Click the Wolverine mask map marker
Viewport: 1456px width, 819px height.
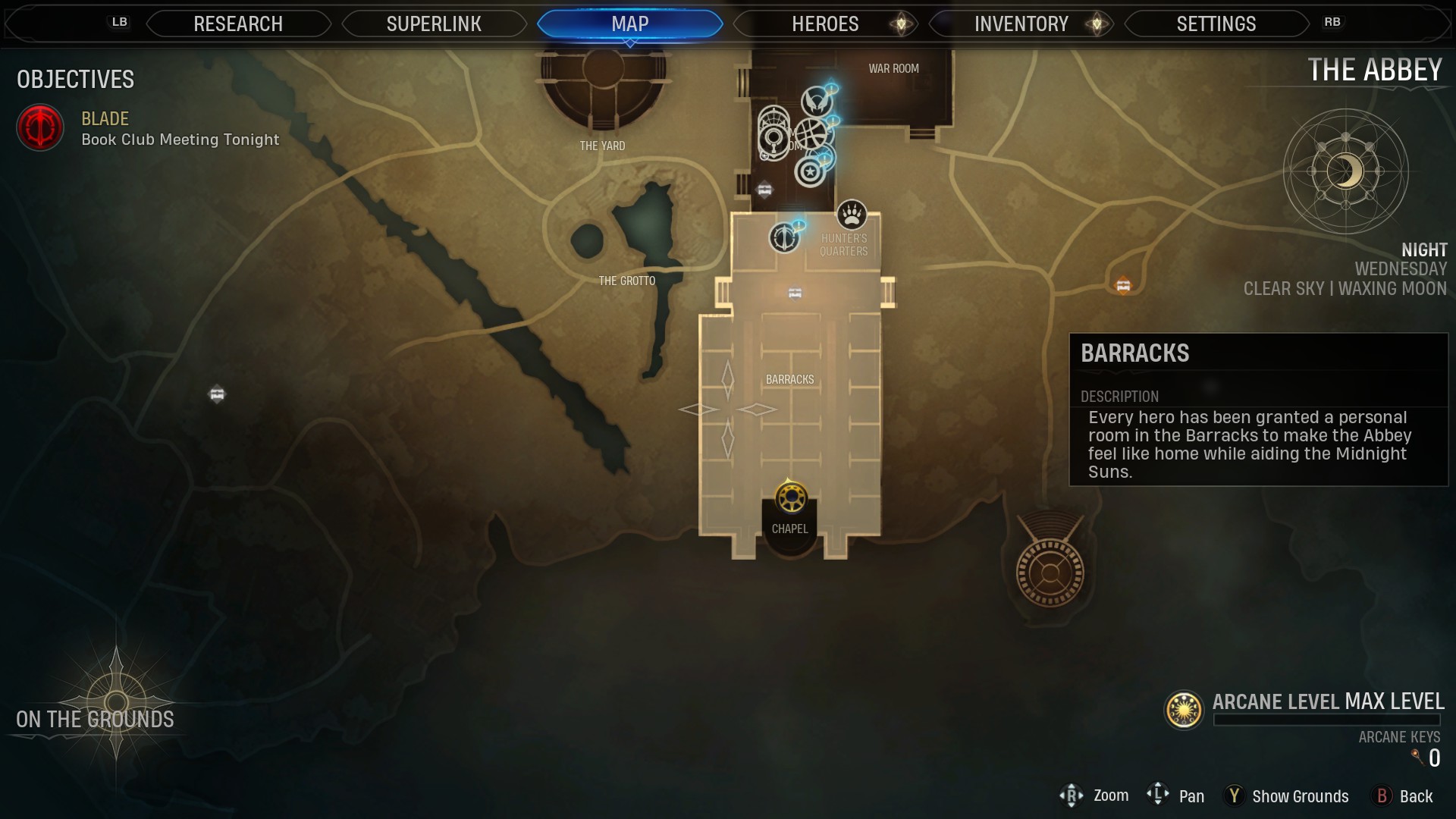pos(816,100)
